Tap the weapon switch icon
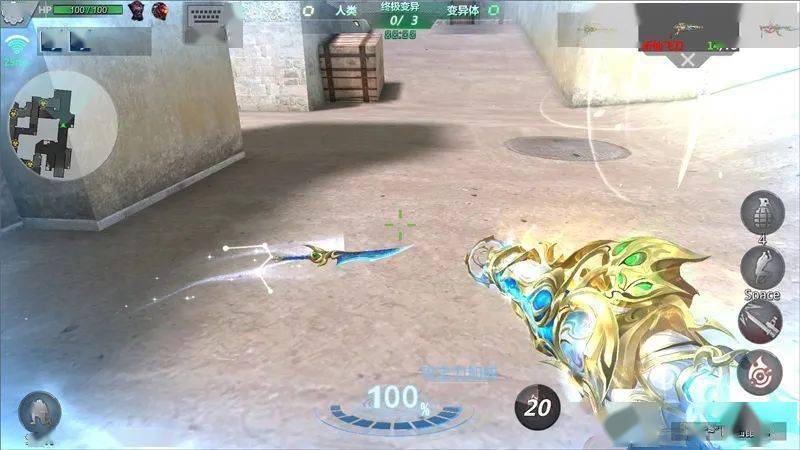Image resolution: width=800 pixels, height=450 pixels. click(760, 321)
